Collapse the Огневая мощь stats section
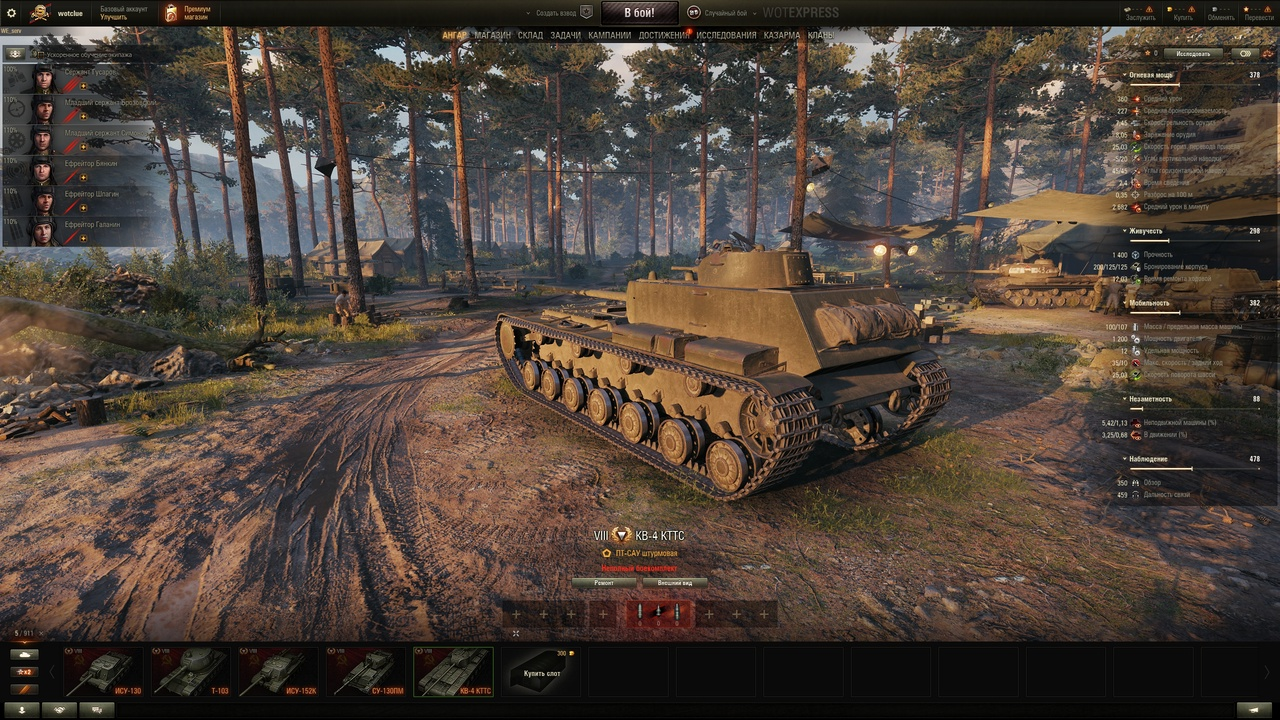 (x=1126, y=75)
